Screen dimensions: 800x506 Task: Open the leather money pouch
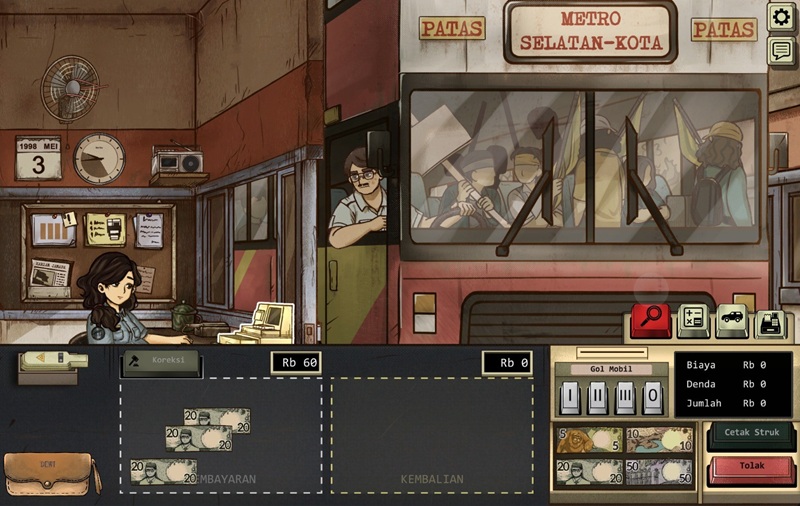[x=50, y=474]
